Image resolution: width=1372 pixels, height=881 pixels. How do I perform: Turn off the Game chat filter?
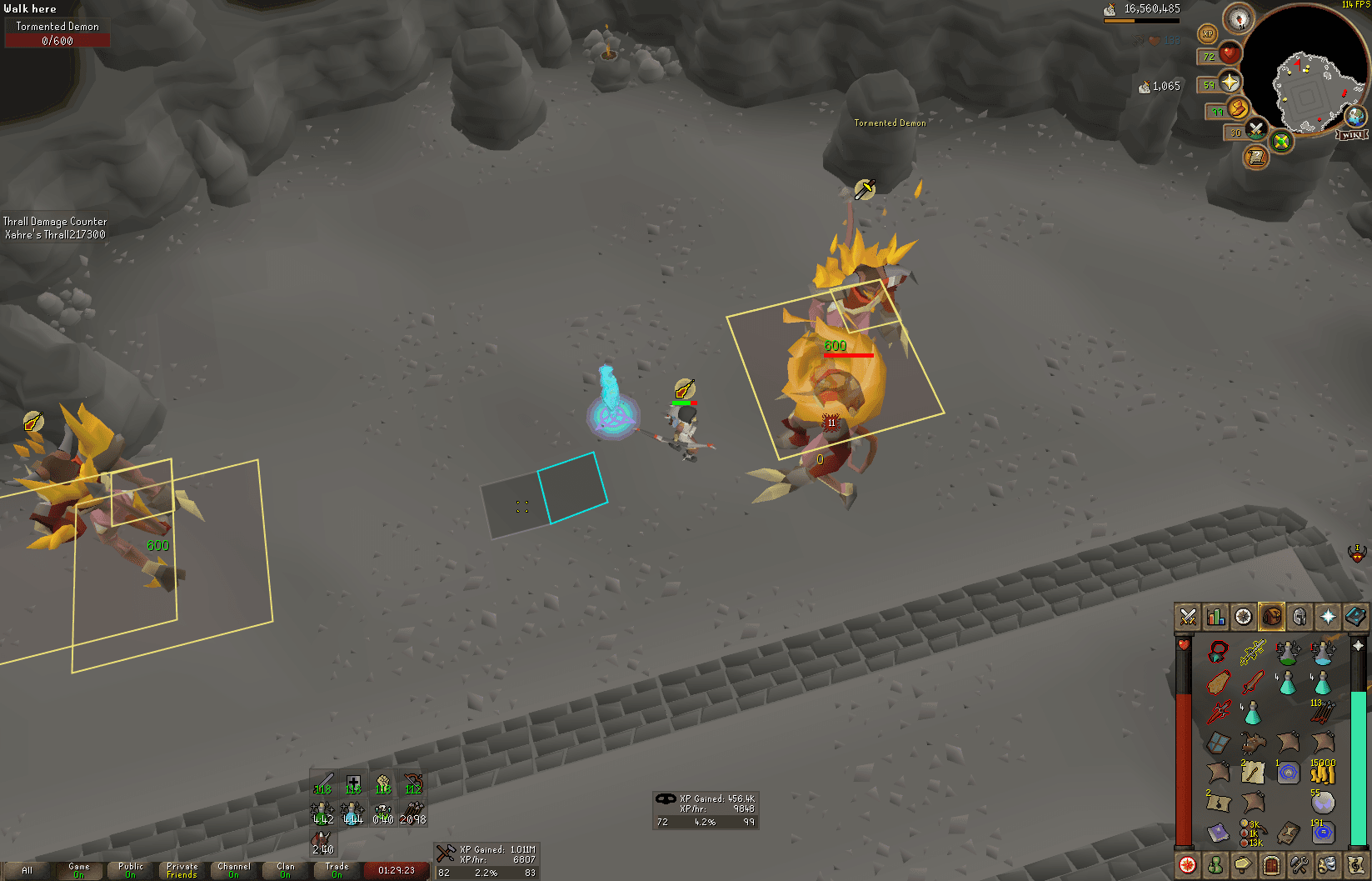[79, 870]
